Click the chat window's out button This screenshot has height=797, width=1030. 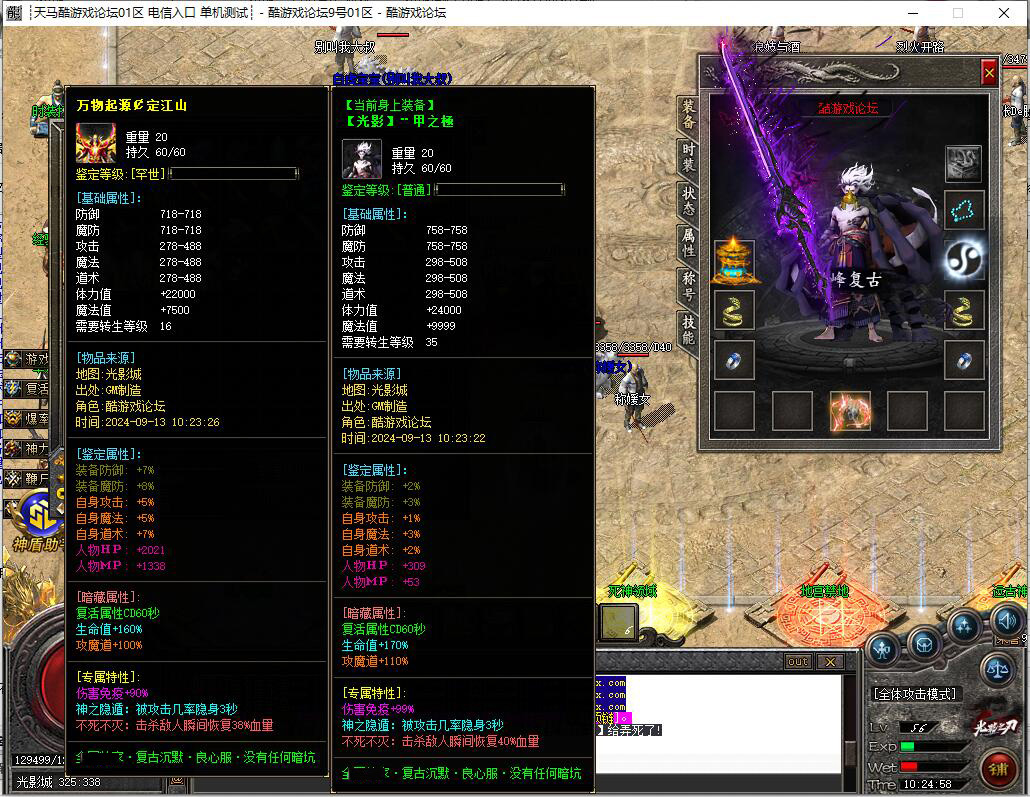(x=798, y=662)
